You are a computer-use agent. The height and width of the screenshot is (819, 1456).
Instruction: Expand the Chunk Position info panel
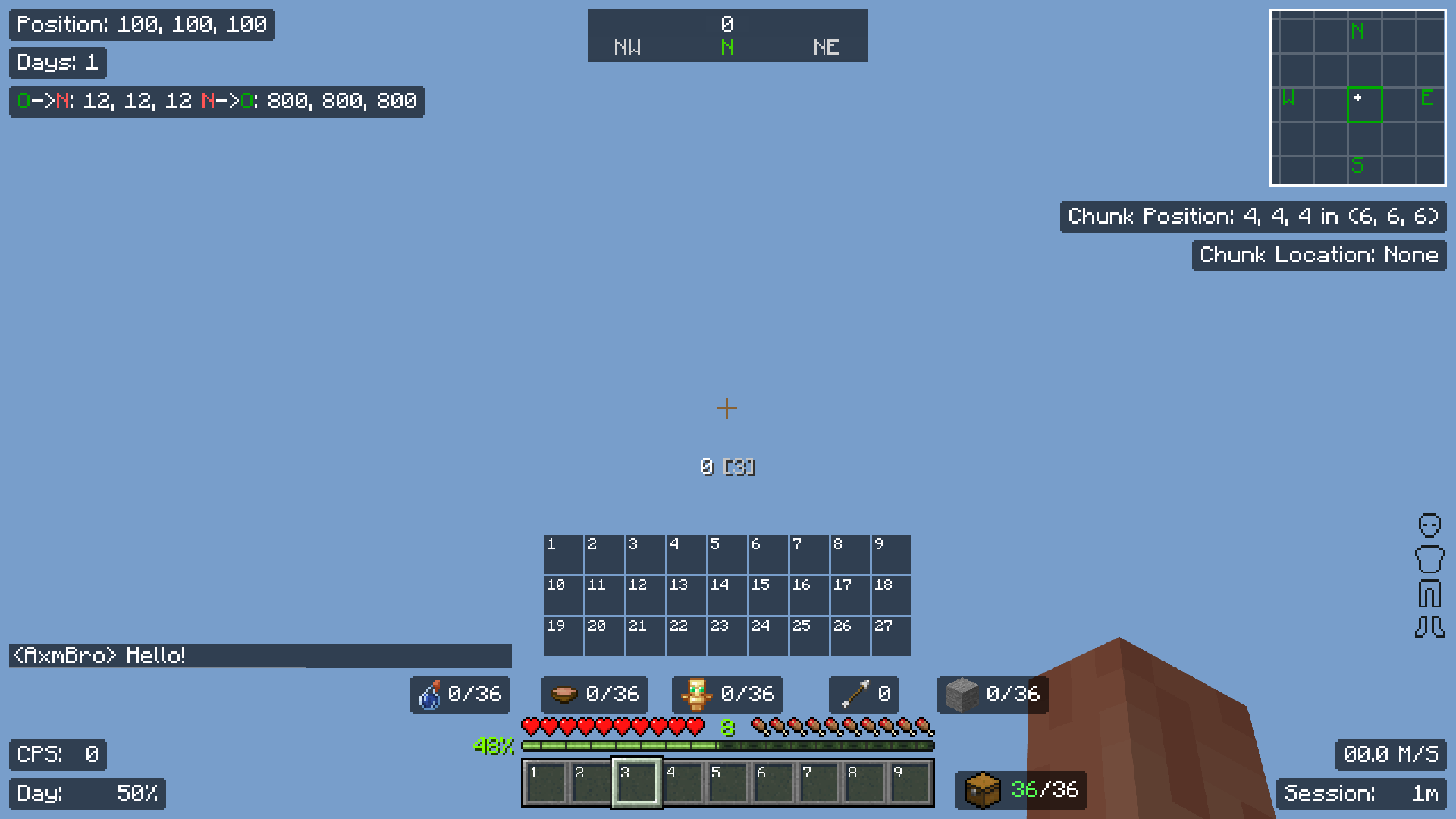coord(1253,216)
